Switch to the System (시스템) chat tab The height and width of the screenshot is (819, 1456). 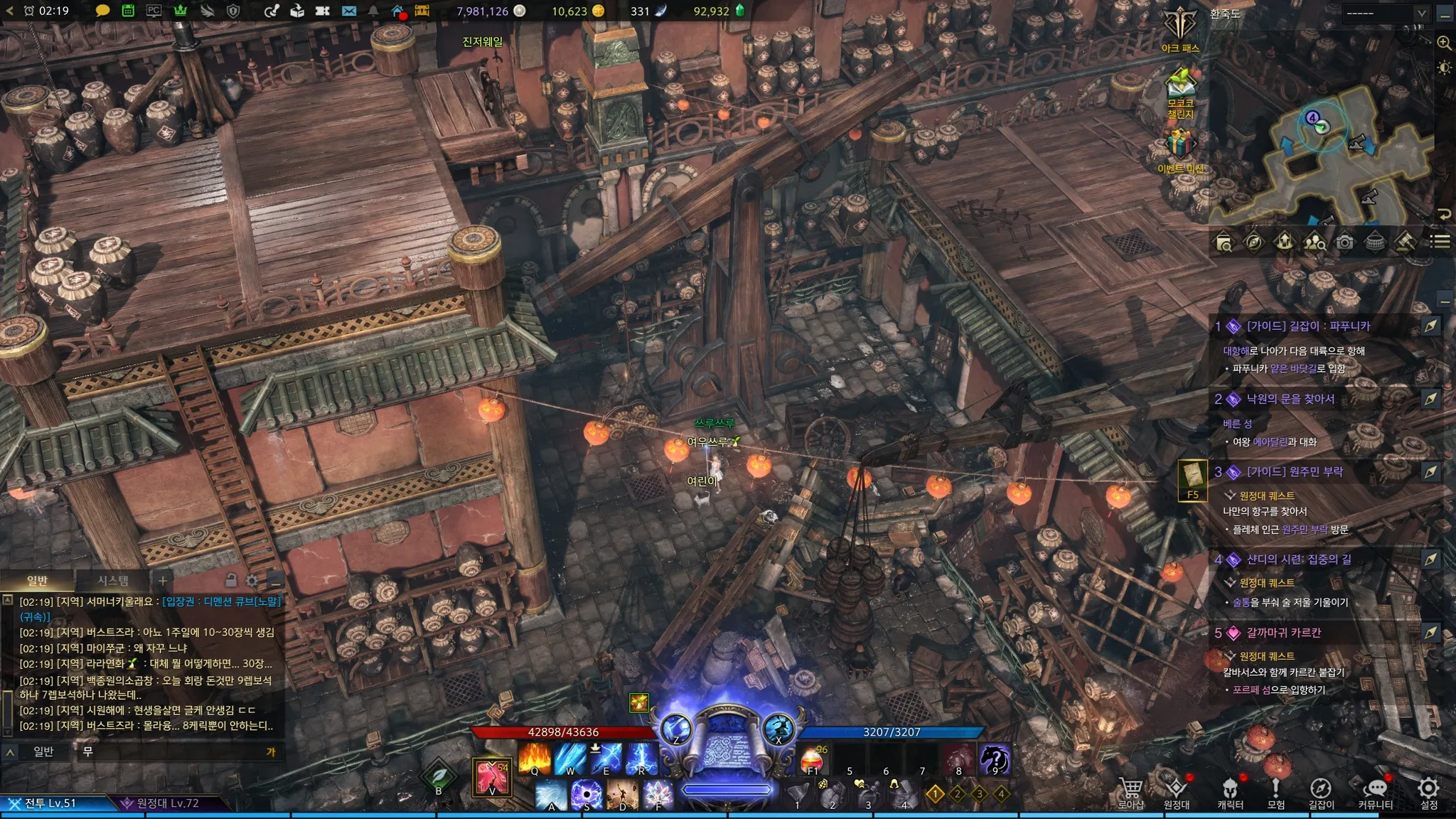113,581
